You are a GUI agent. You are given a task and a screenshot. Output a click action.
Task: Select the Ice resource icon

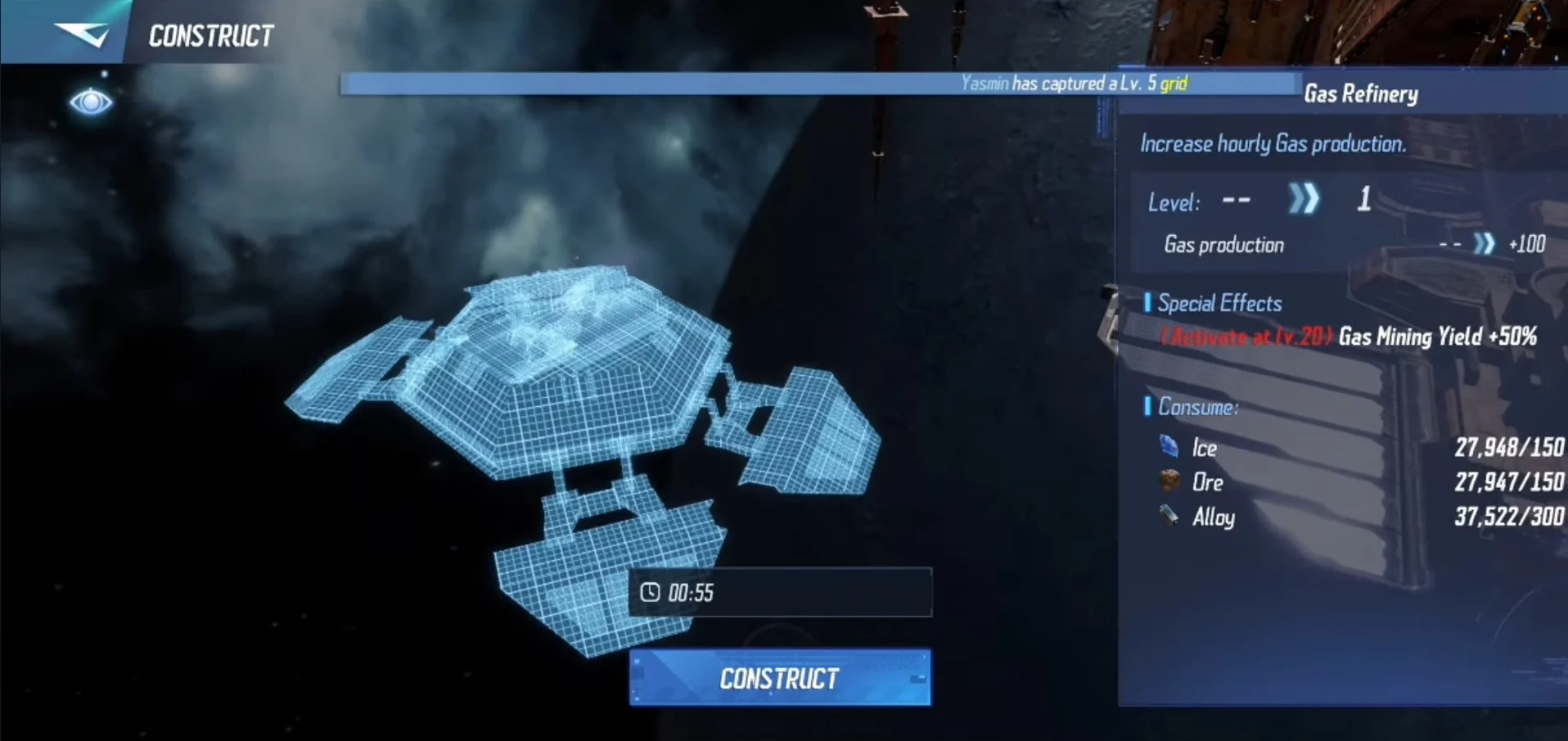pyautogui.click(x=1169, y=446)
